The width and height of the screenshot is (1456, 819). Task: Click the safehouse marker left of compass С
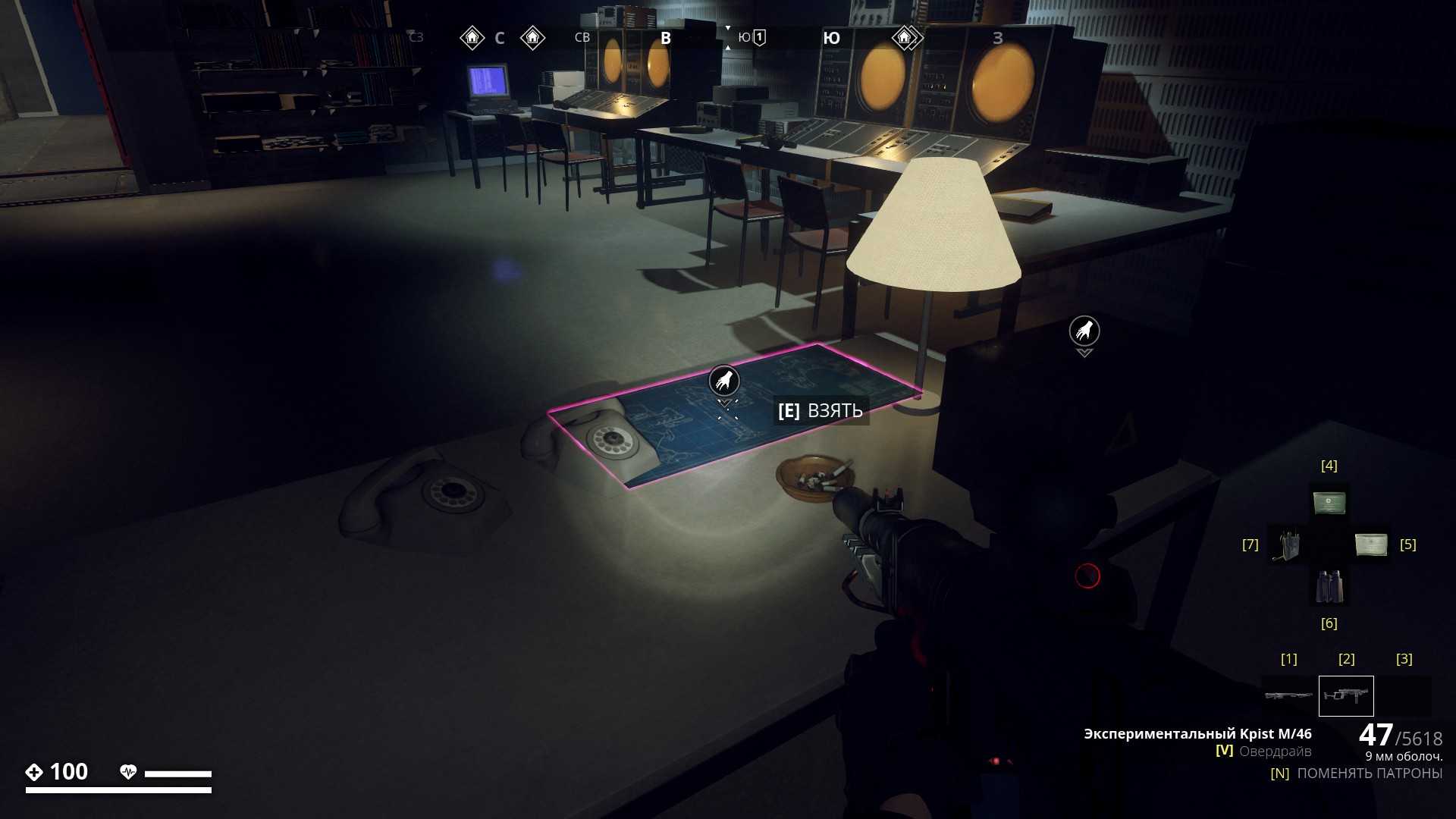click(472, 37)
